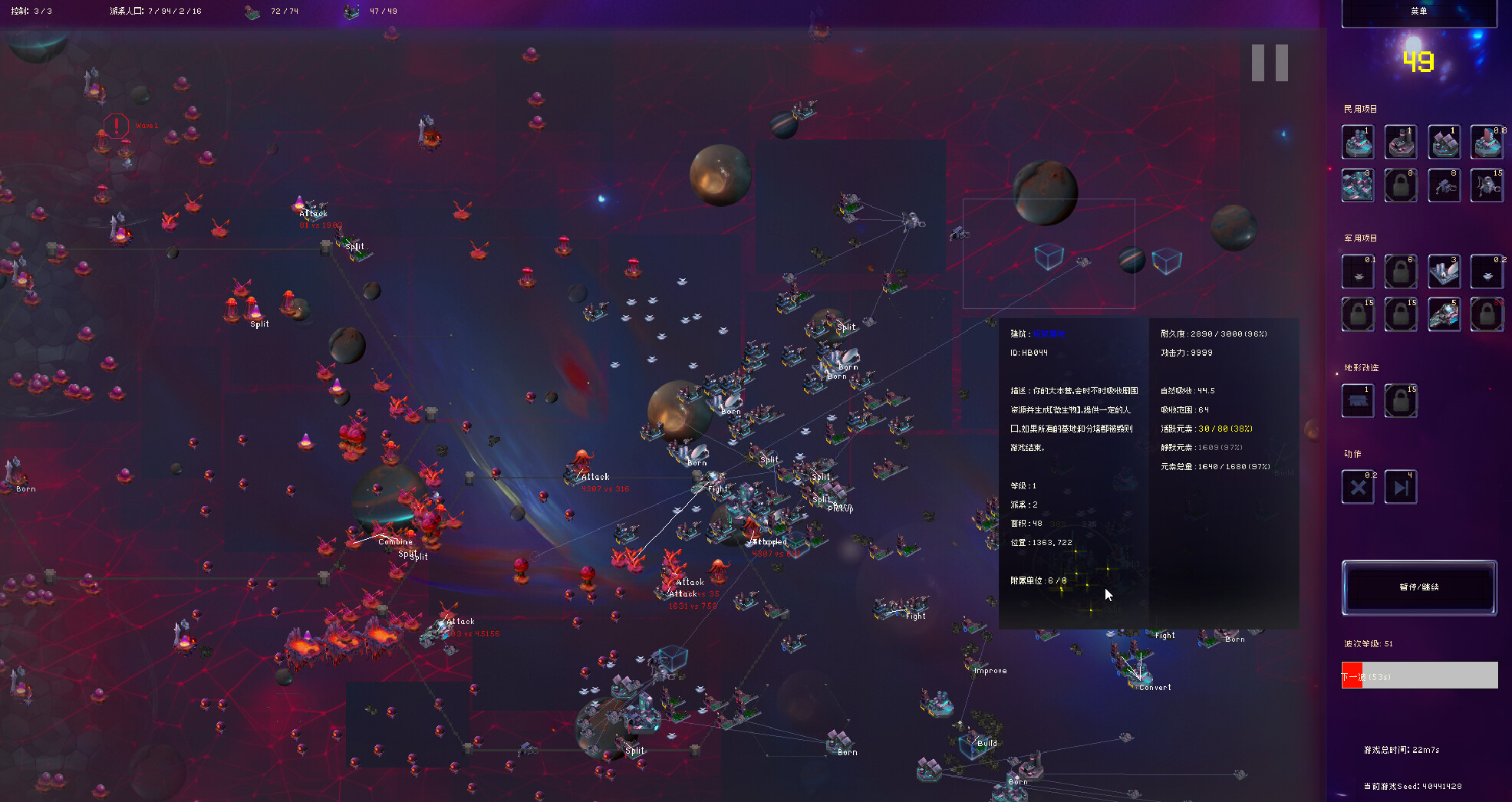Select the factory building in civilian projects

click(x=1401, y=142)
